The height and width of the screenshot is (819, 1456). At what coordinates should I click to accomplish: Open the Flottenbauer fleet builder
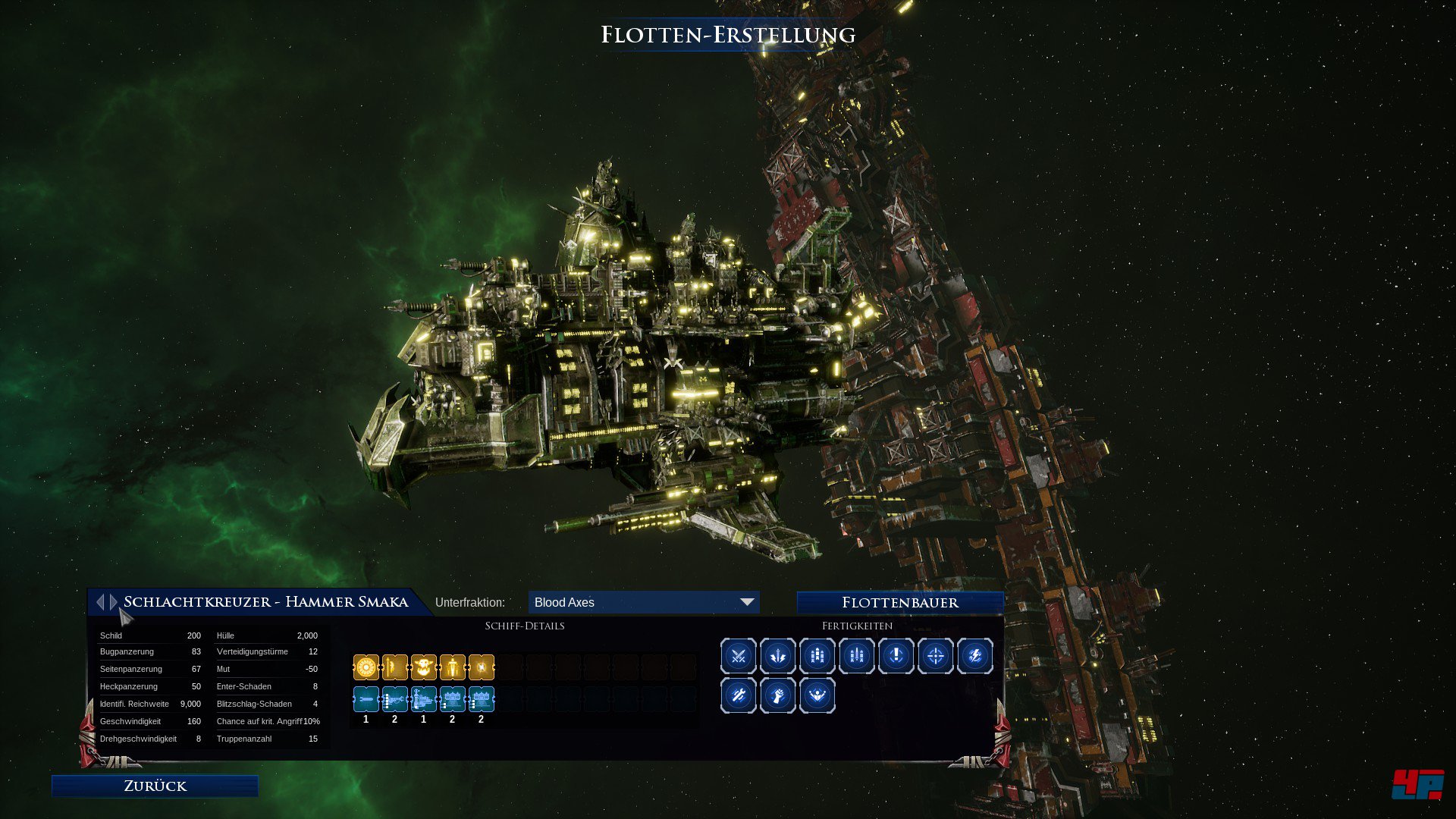pos(900,602)
